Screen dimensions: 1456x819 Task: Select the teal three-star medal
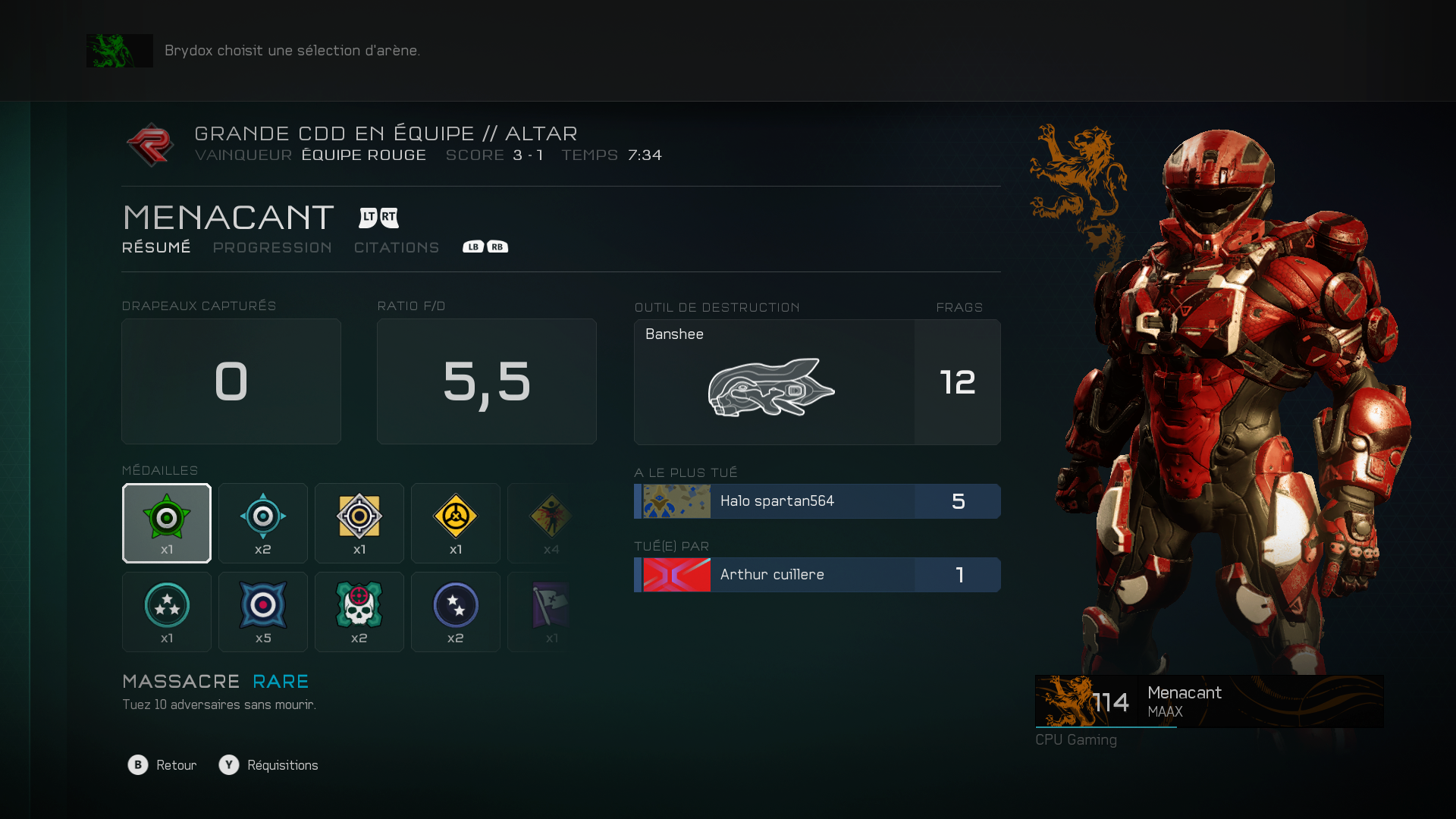coord(167,612)
